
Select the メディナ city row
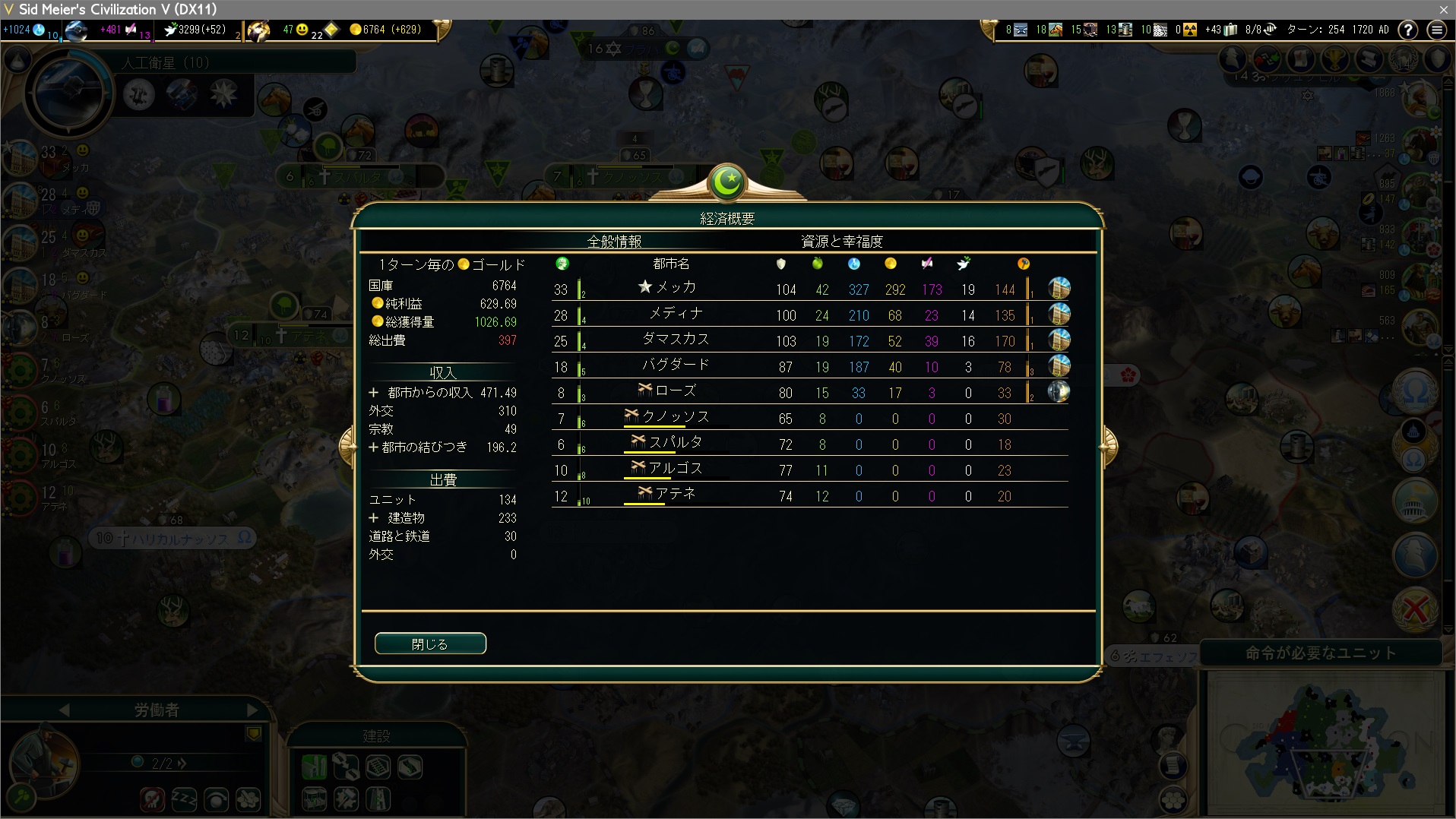676,314
